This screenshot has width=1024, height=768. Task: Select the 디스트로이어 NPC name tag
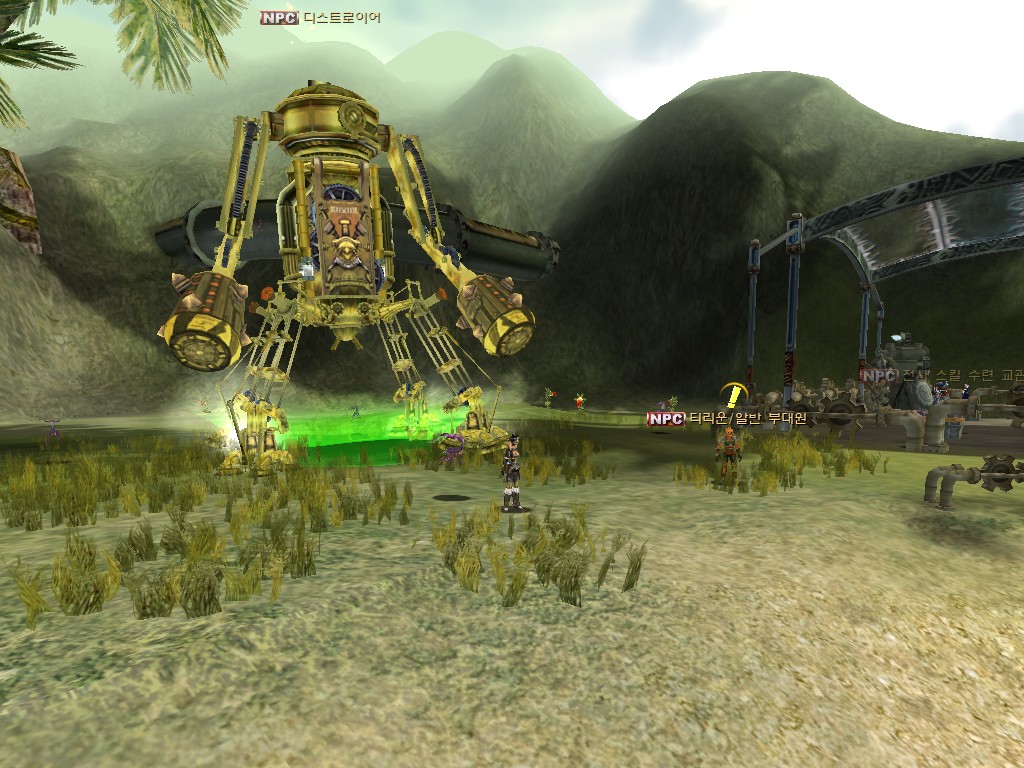[320, 17]
